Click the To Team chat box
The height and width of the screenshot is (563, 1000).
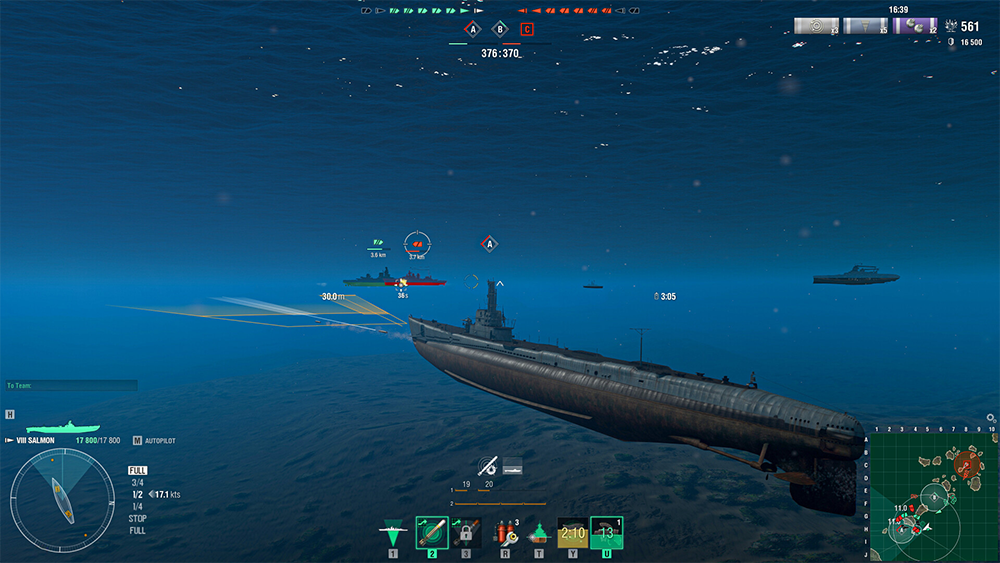click(x=70, y=385)
